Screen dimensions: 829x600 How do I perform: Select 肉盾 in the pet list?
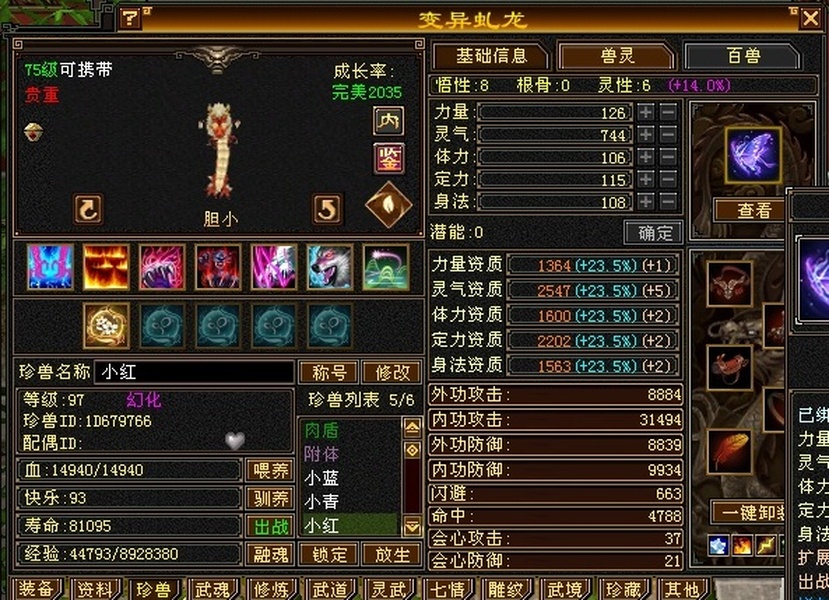click(322, 431)
